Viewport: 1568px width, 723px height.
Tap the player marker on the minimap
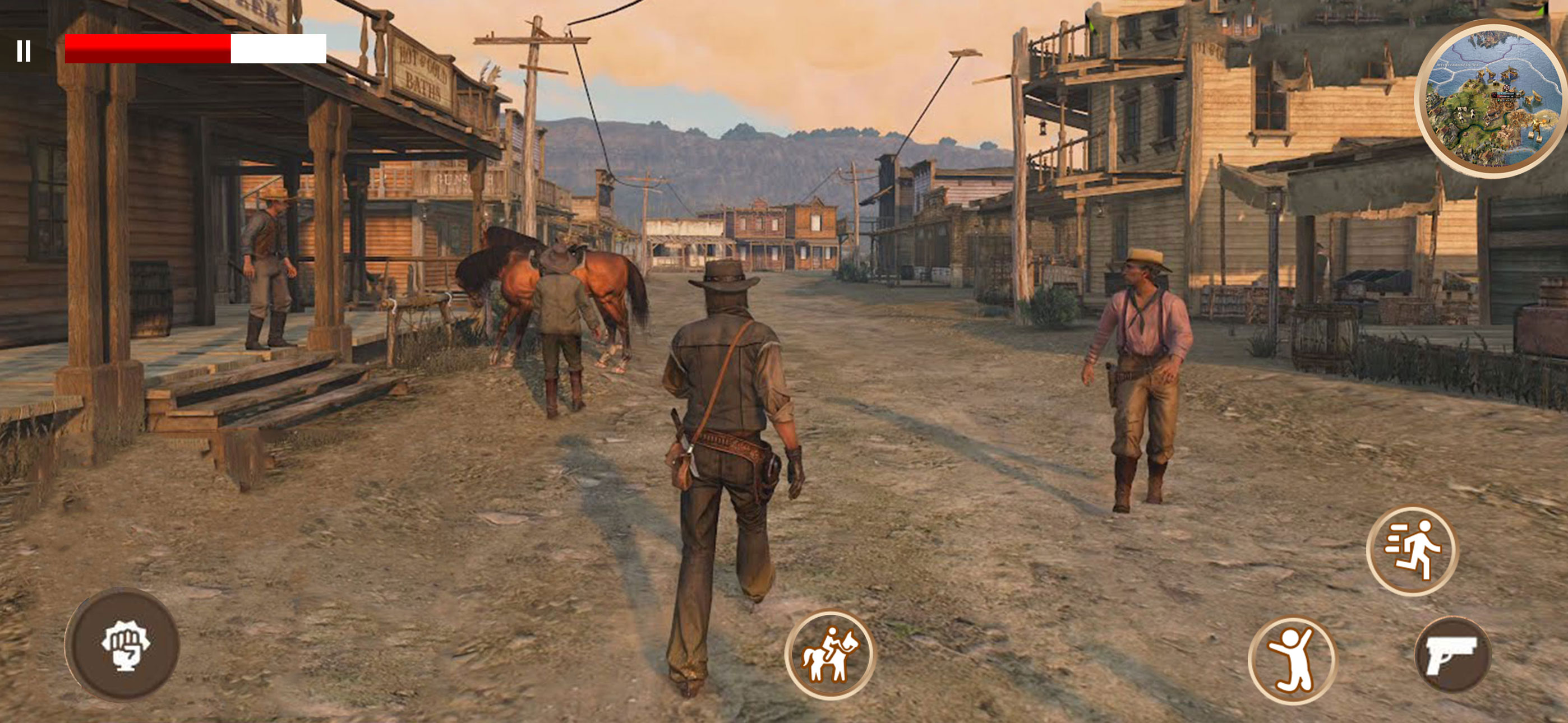click(x=1506, y=88)
